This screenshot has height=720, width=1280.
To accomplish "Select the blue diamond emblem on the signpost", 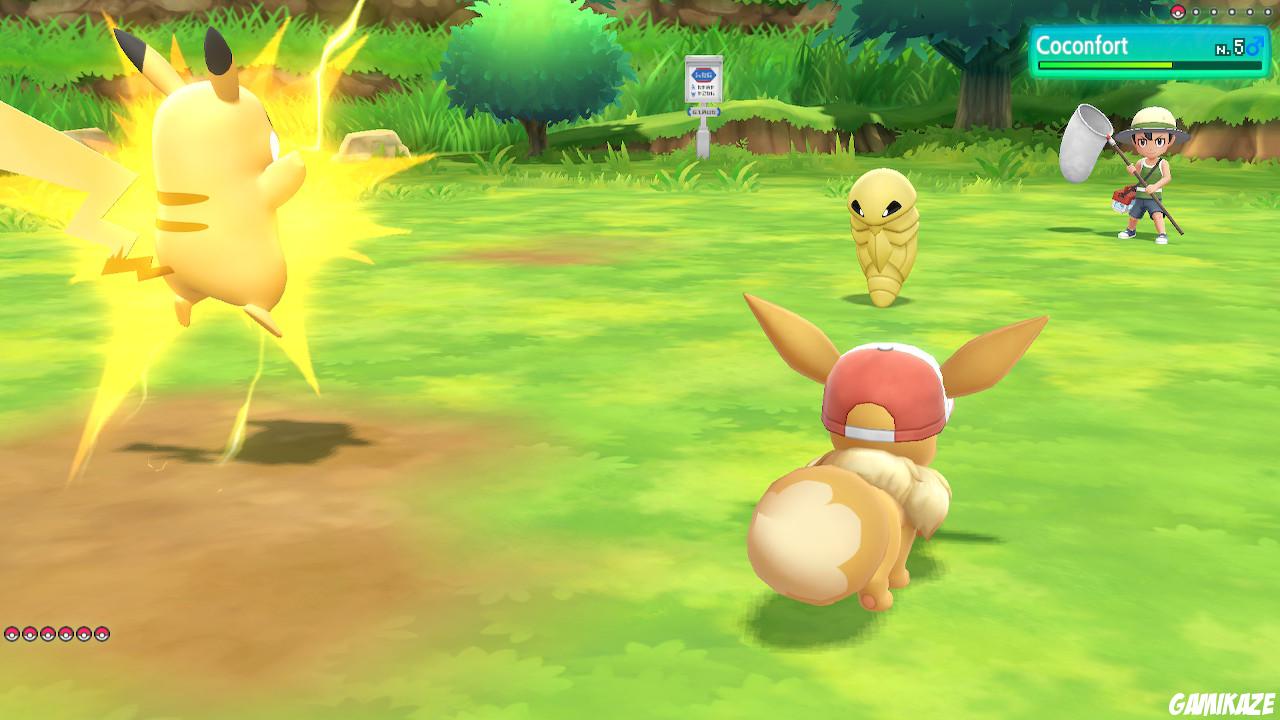I will 702,75.
